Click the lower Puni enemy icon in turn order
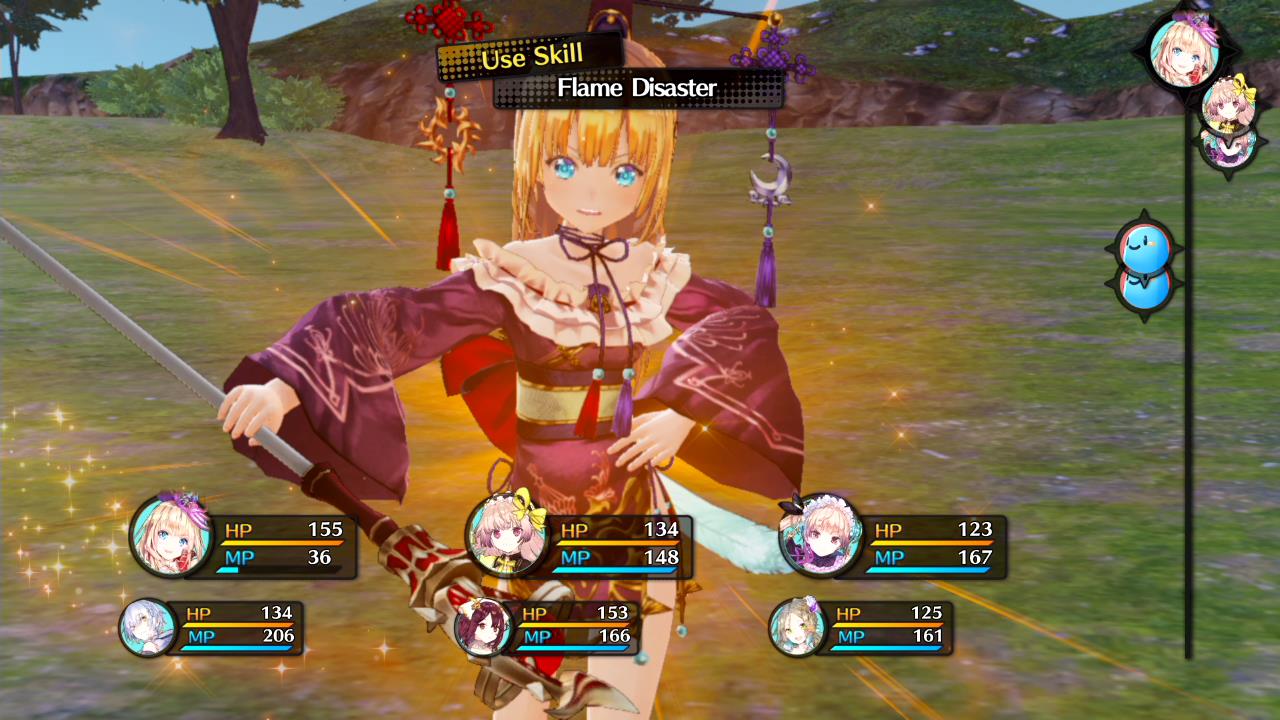 (1148, 287)
